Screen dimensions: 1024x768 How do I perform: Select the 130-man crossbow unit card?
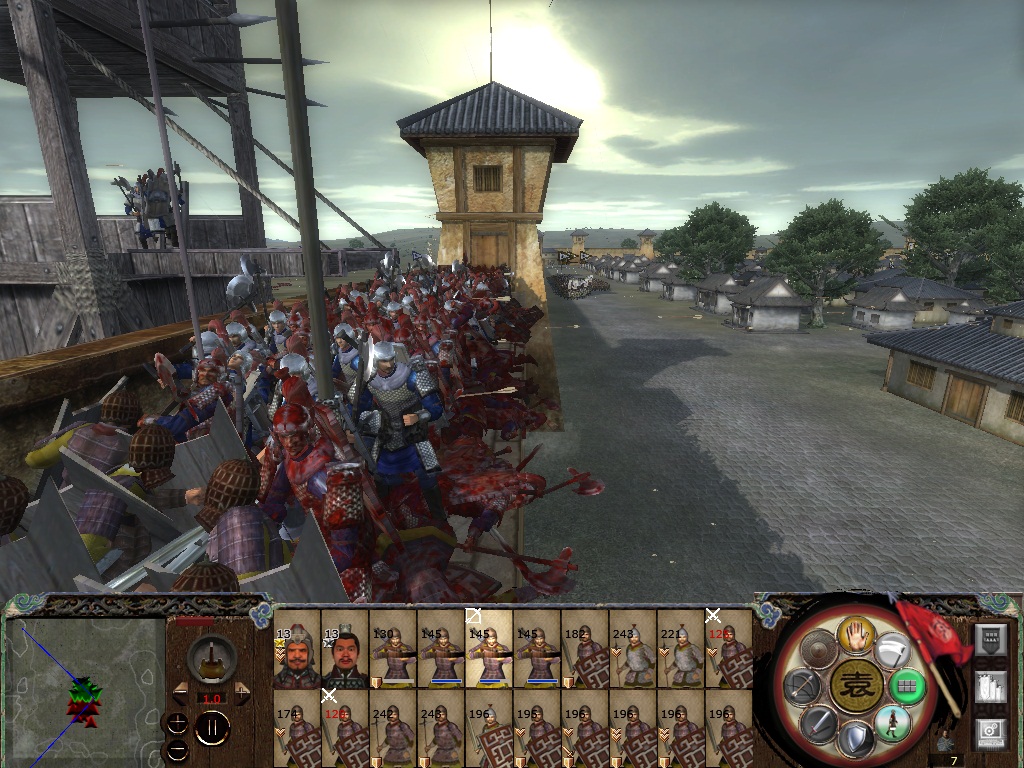[392, 657]
